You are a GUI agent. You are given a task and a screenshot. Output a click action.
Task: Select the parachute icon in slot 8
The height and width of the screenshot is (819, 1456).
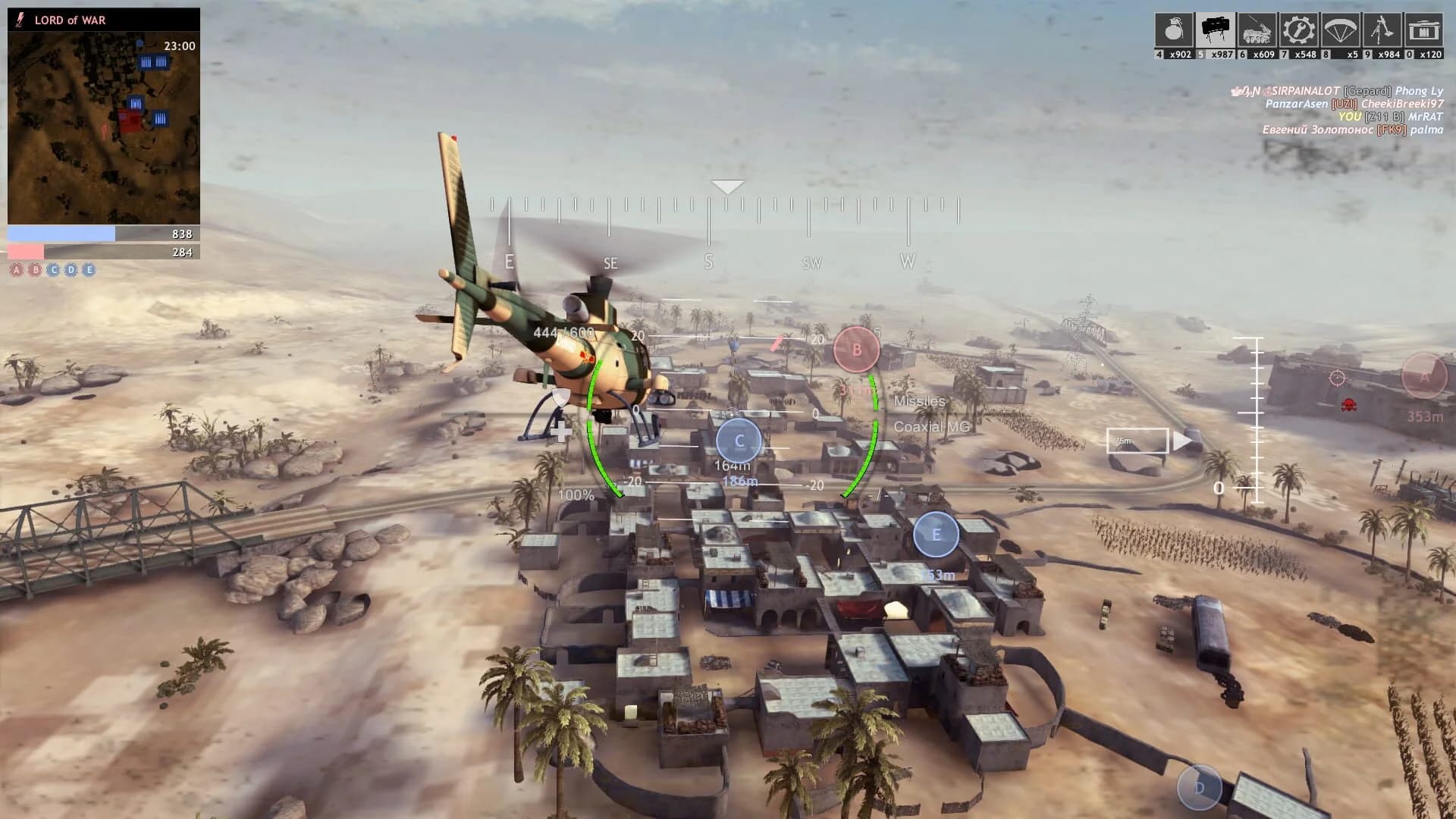(1340, 30)
